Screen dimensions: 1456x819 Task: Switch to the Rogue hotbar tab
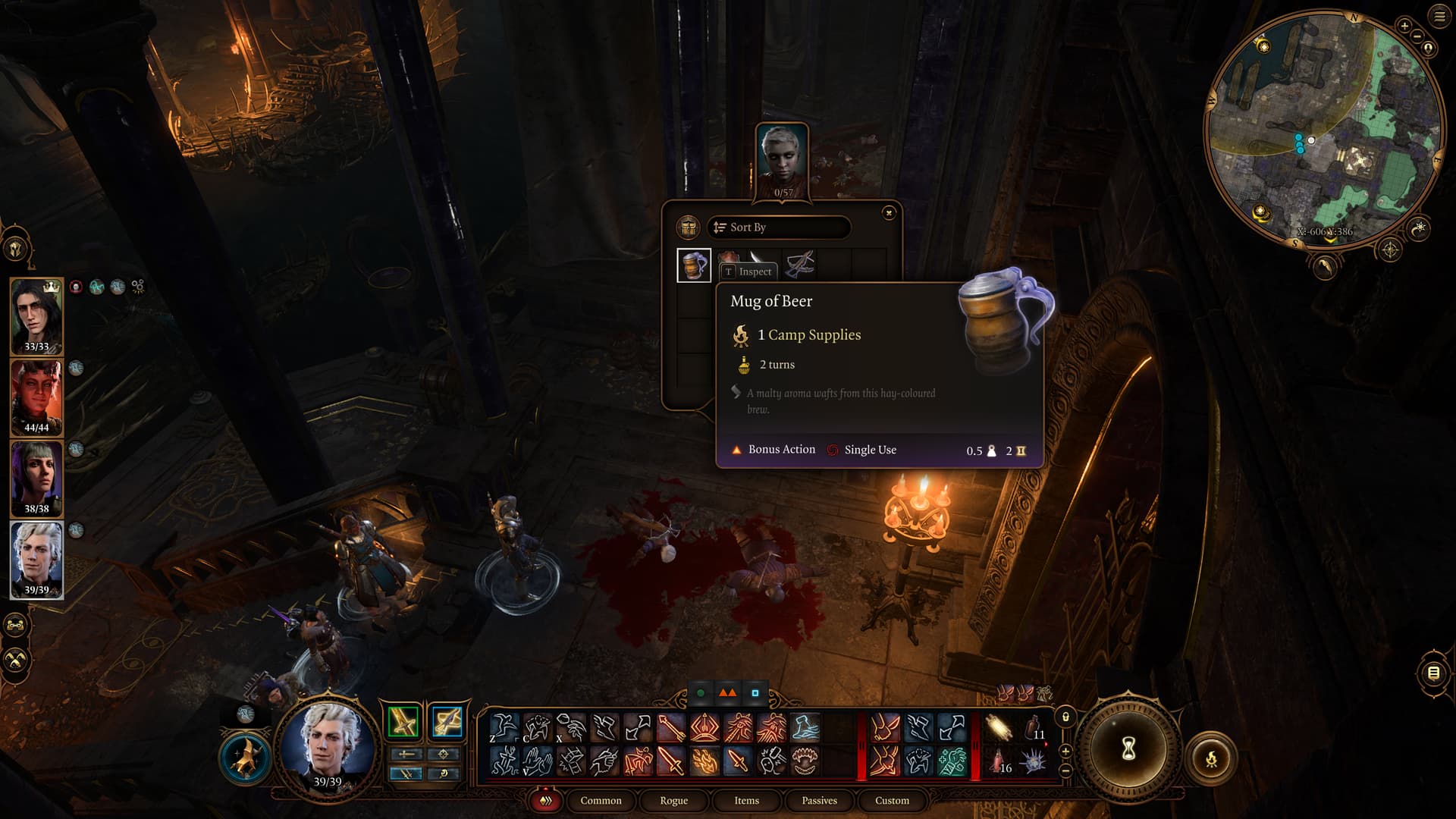coord(673,801)
